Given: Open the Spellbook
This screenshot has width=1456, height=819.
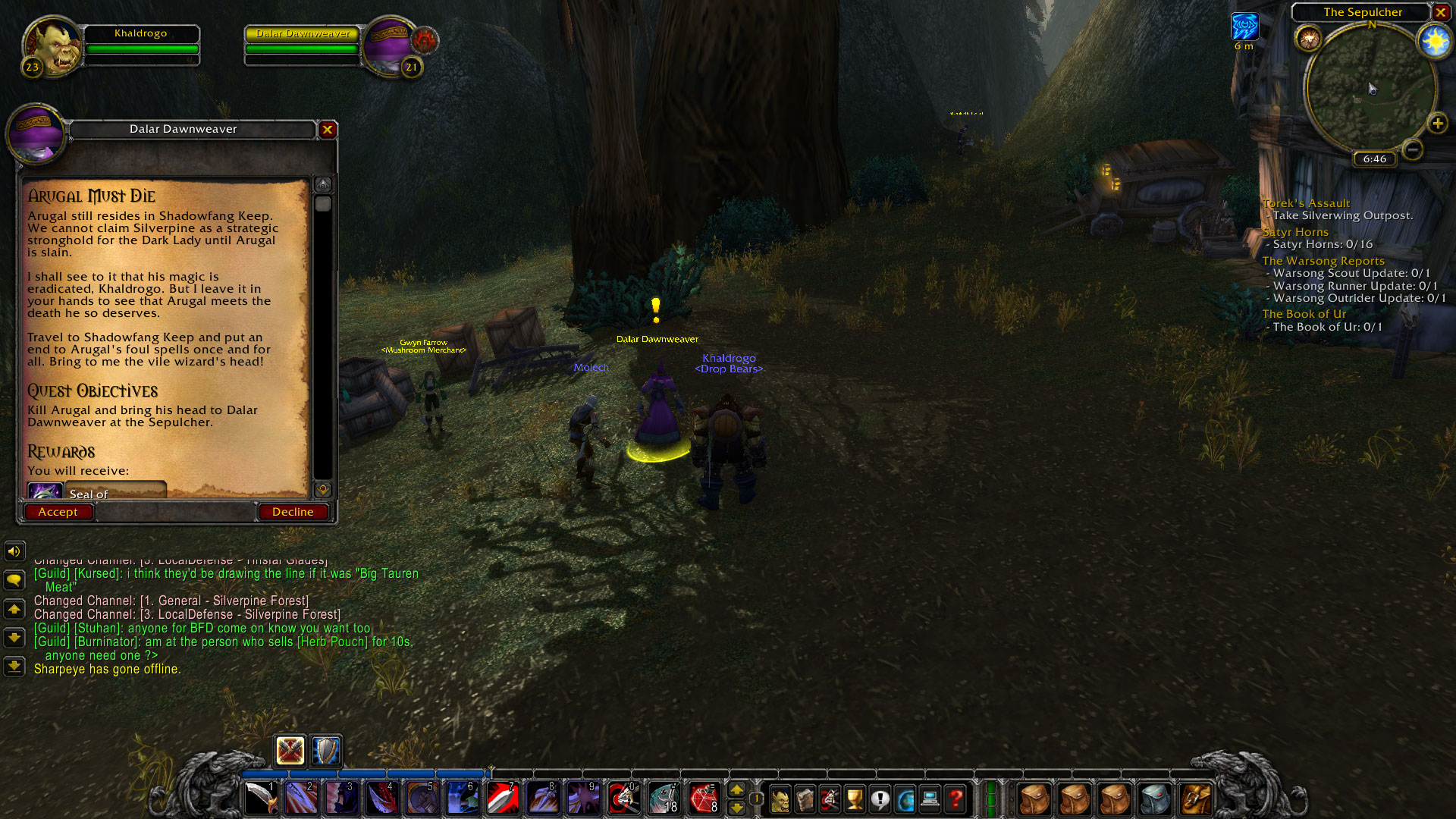Looking at the screenshot, I should [x=804, y=798].
